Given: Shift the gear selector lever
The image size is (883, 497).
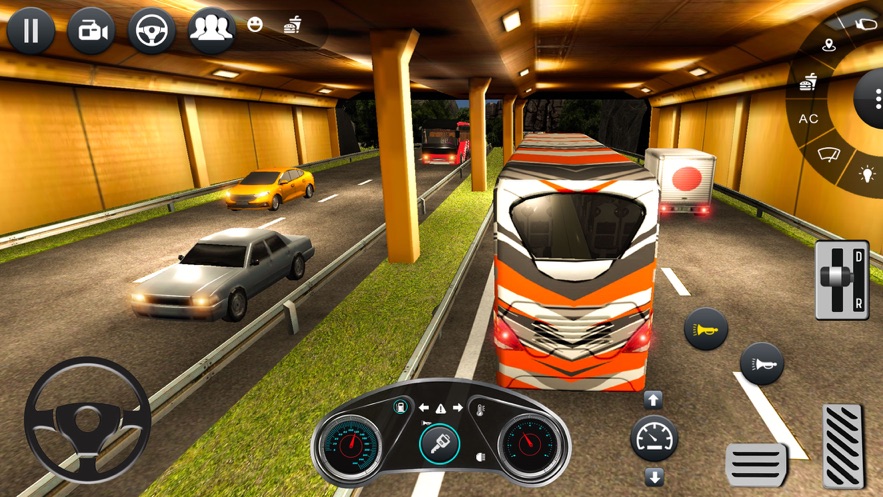Looking at the screenshot, I should click(x=840, y=279).
